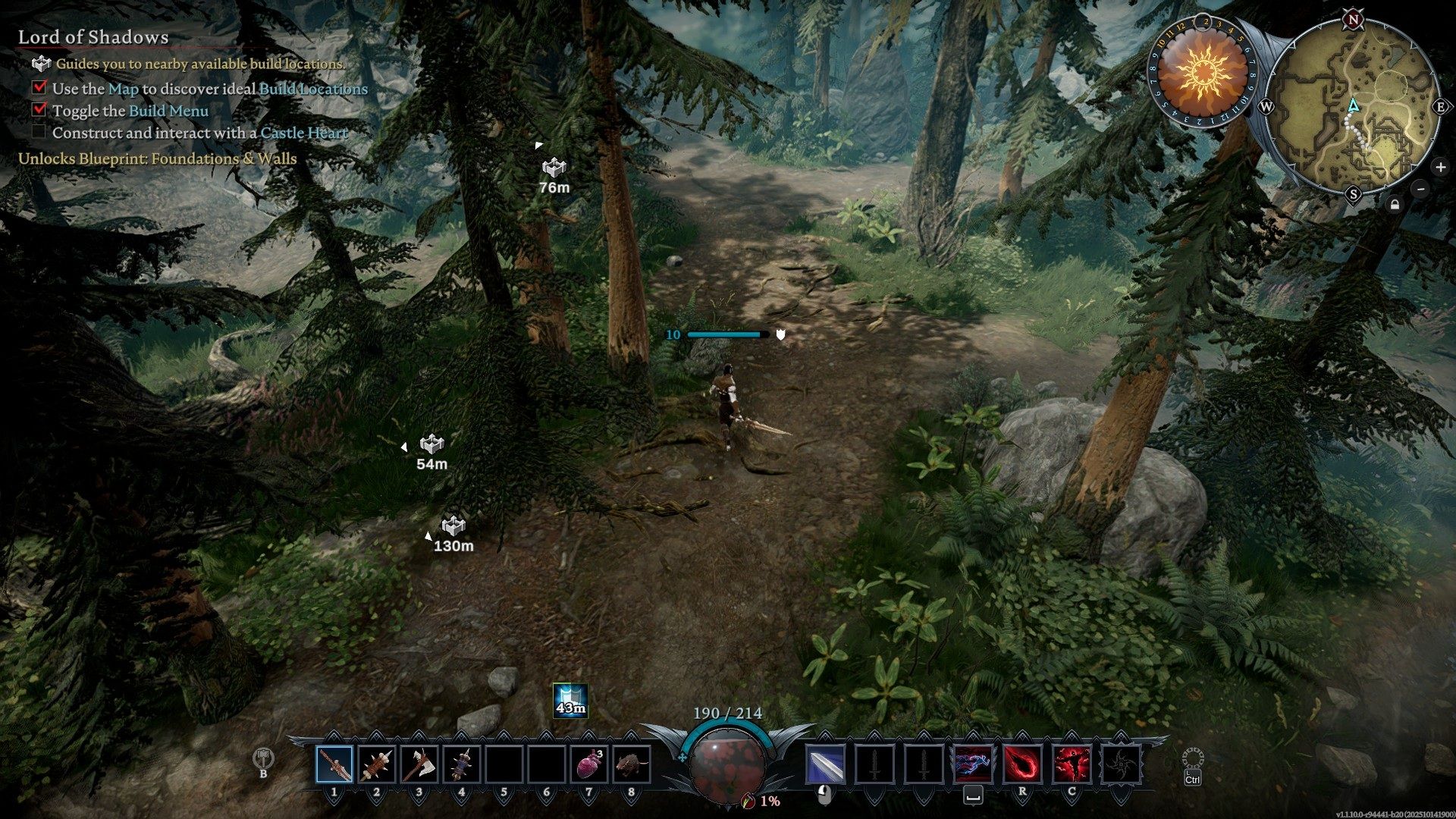
Task: Activate the blue blade primary attack
Action: pyautogui.click(x=824, y=764)
